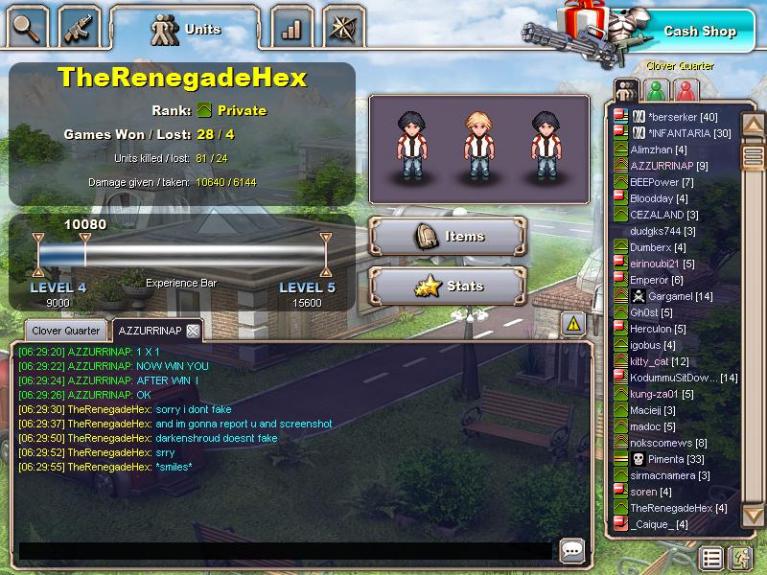767x575 pixels.
Task: Close the AZZURRINAP private chat tab
Action: point(193,331)
